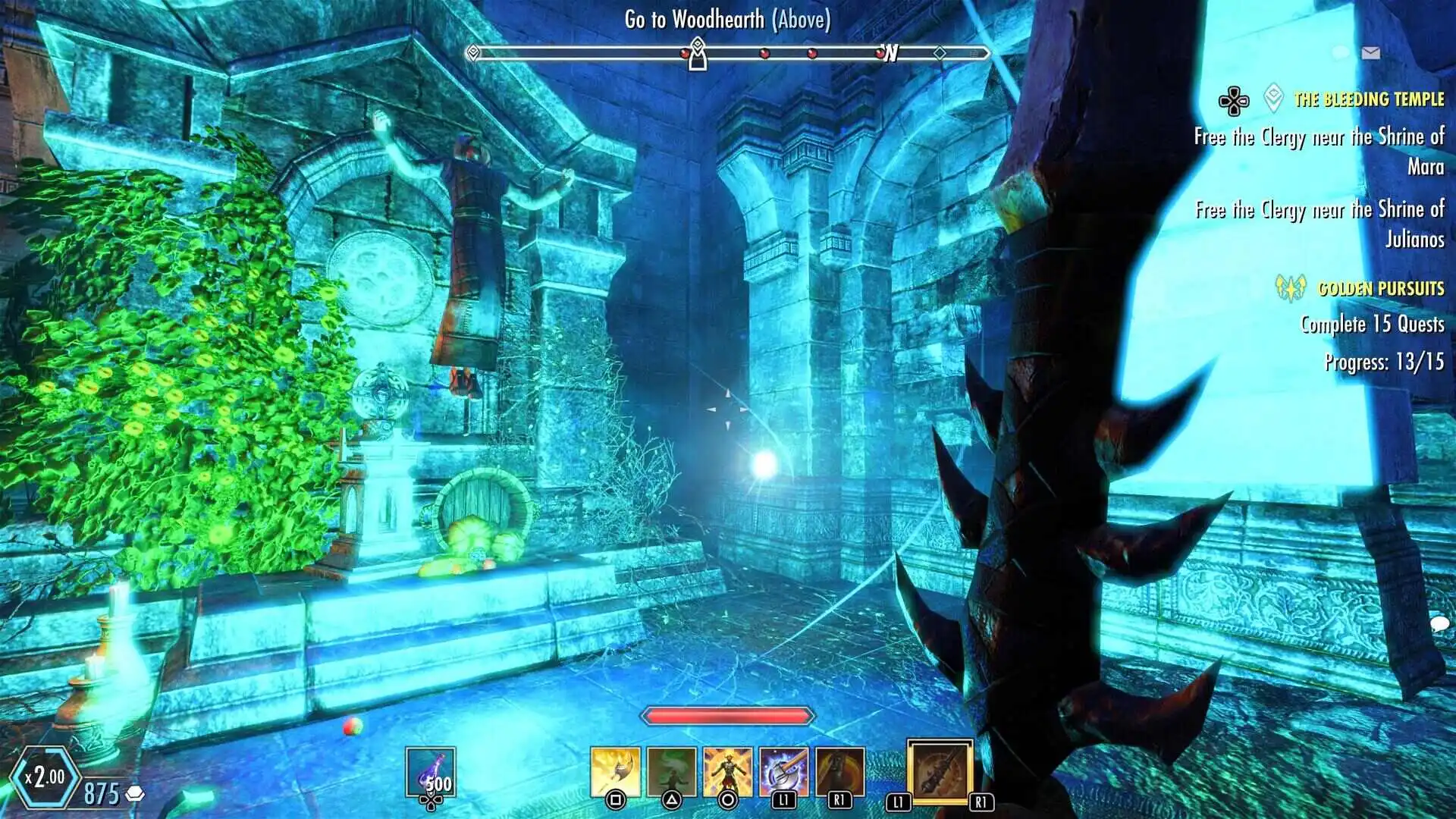Open the mail envelope notification

coord(1370,52)
